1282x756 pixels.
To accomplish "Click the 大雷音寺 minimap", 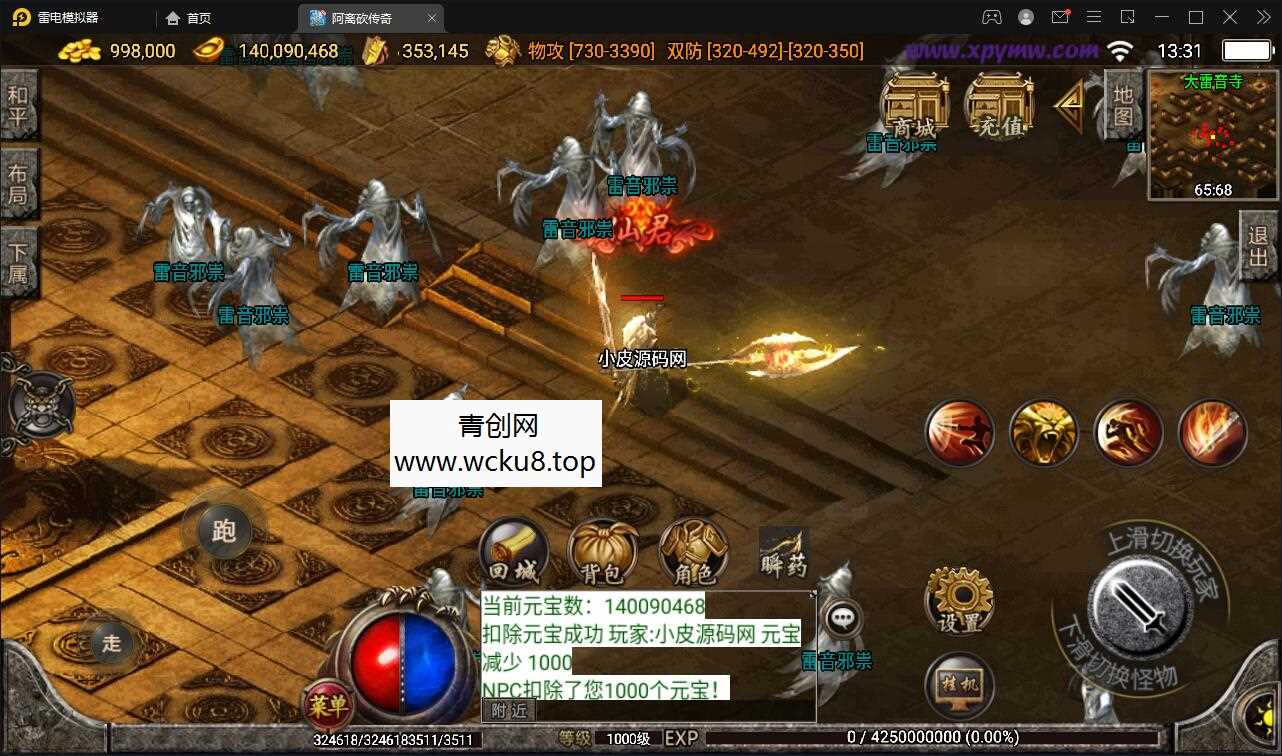I will click(1211, 135).
